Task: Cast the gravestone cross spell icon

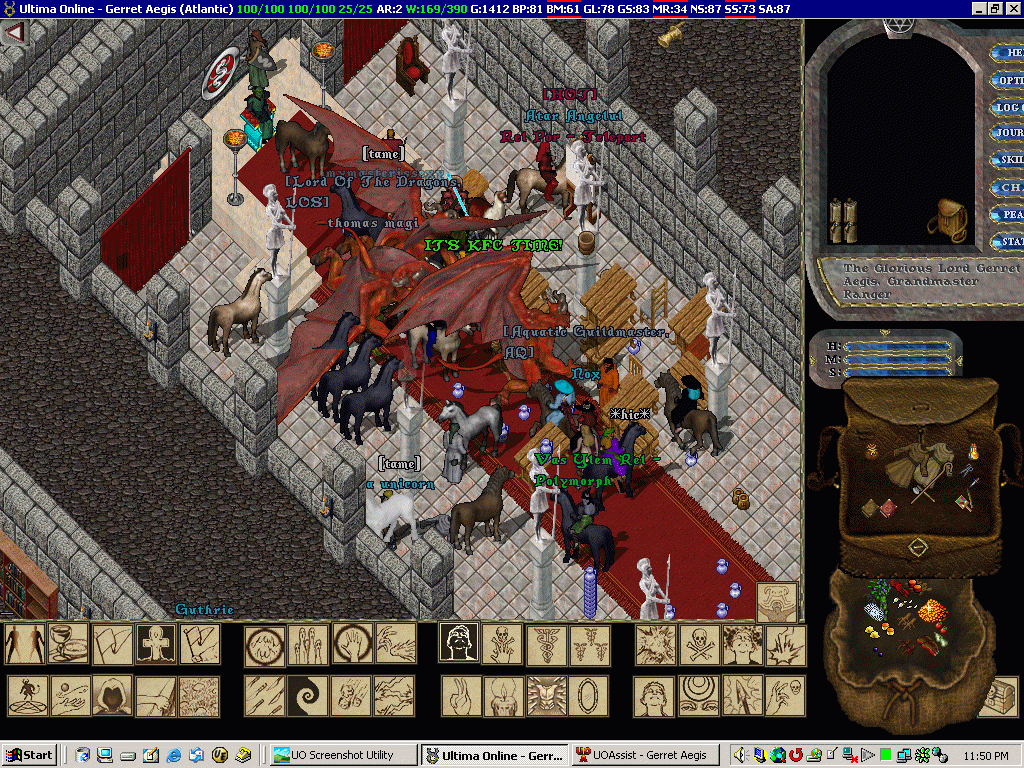Action: pyautogui.click(x=156, y=645)
